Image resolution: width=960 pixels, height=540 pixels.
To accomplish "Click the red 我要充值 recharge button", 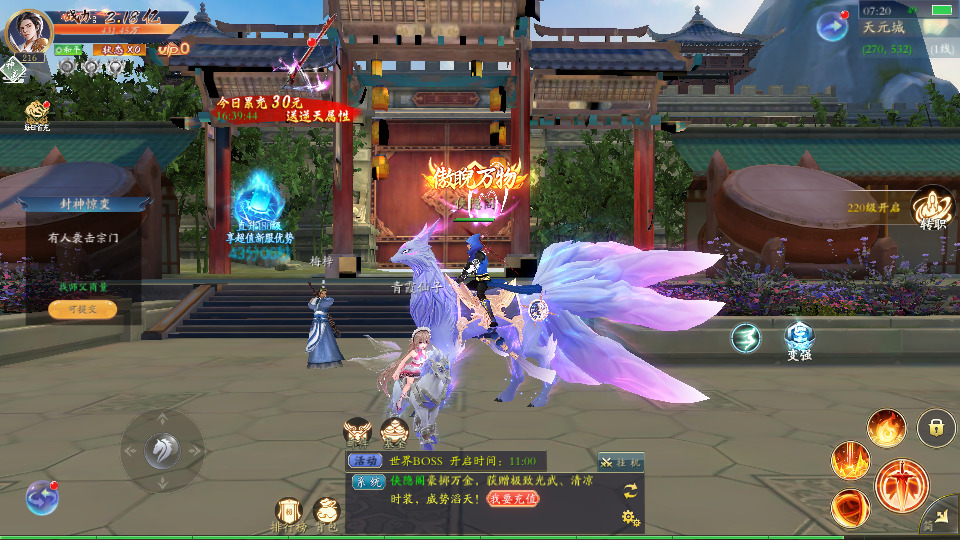I will (513, 498).
